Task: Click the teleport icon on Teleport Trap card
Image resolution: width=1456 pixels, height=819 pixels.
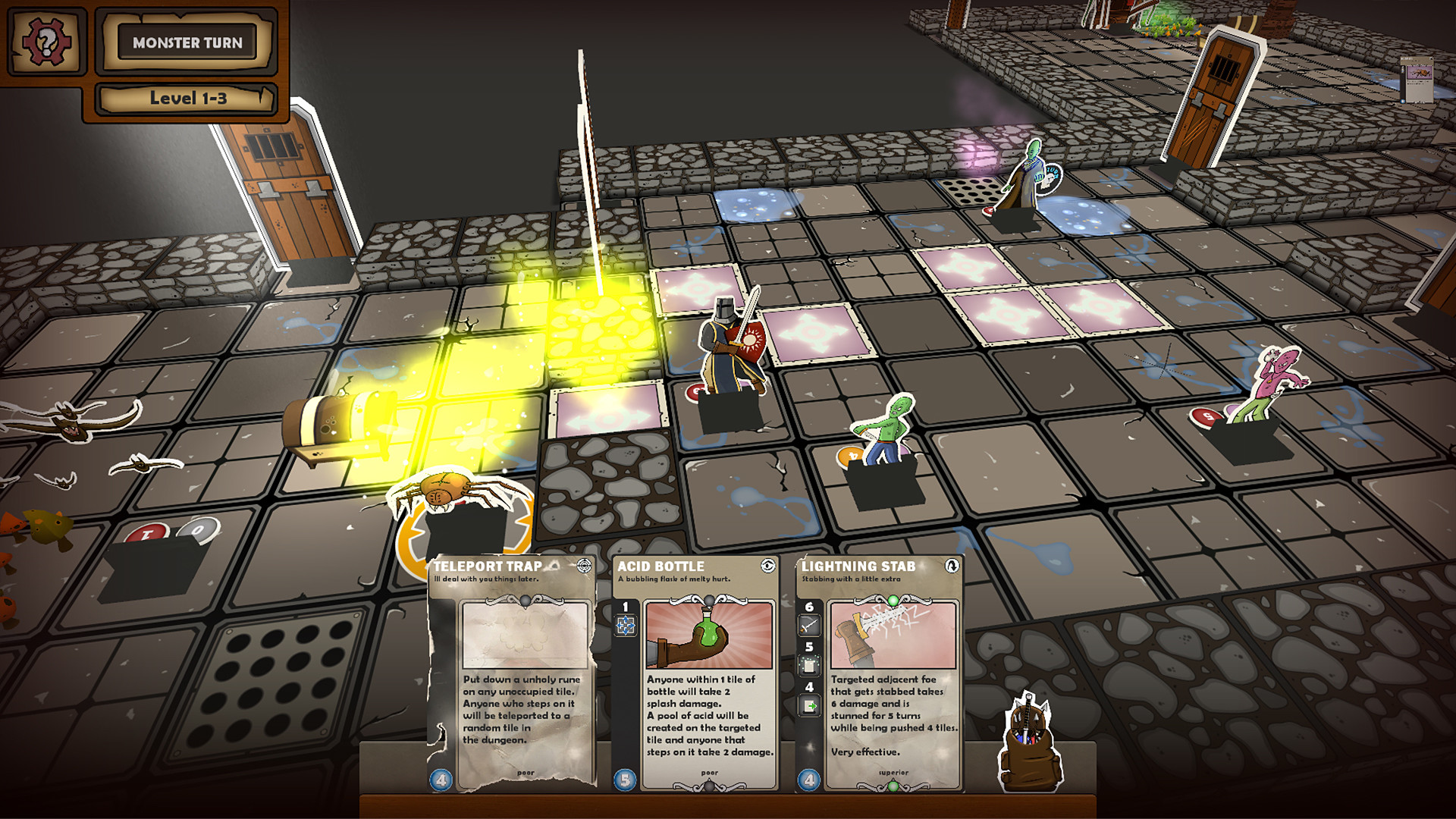Action: (x=585, y=566)
